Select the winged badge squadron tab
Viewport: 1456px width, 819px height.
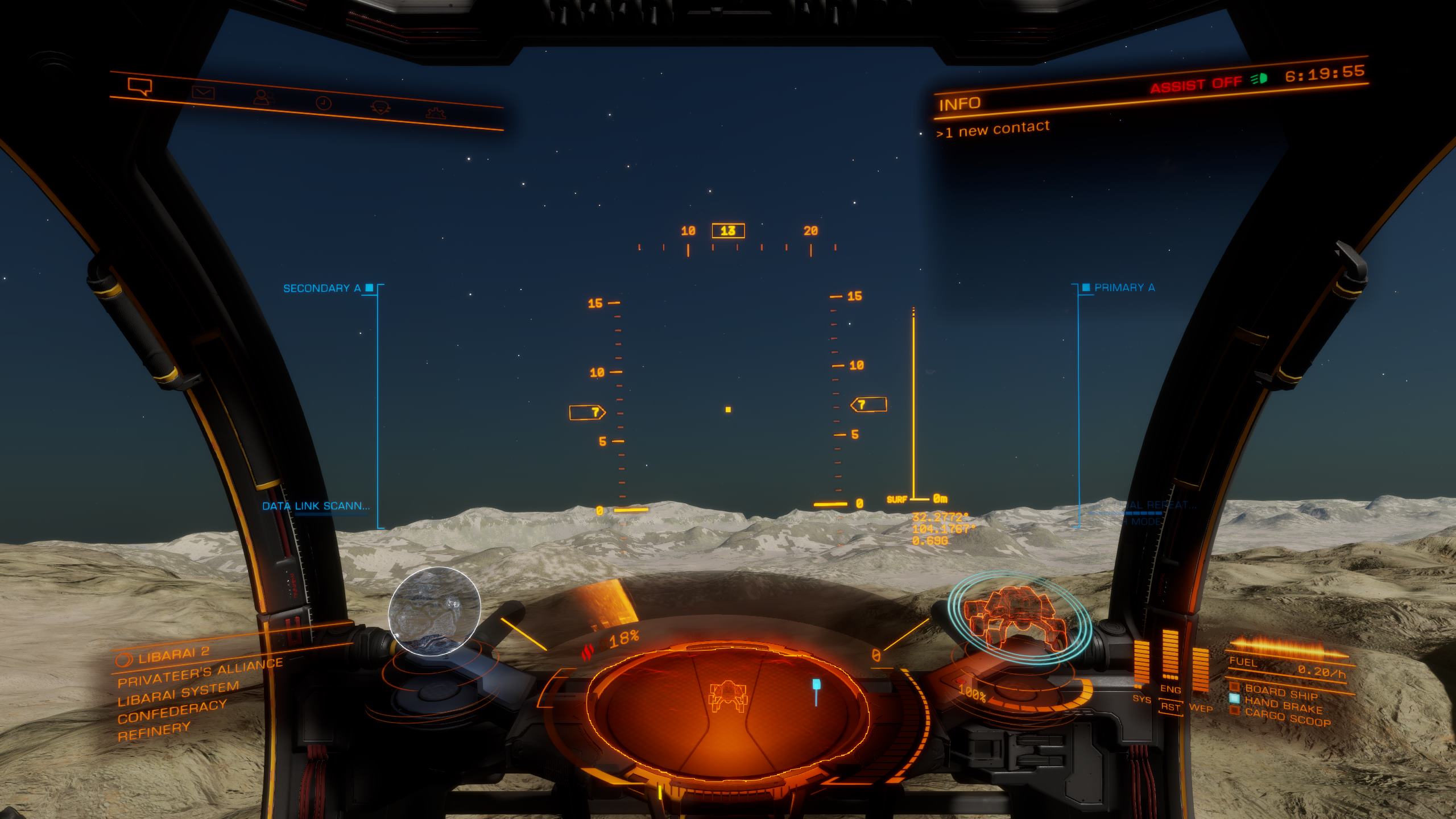point(378,107)
